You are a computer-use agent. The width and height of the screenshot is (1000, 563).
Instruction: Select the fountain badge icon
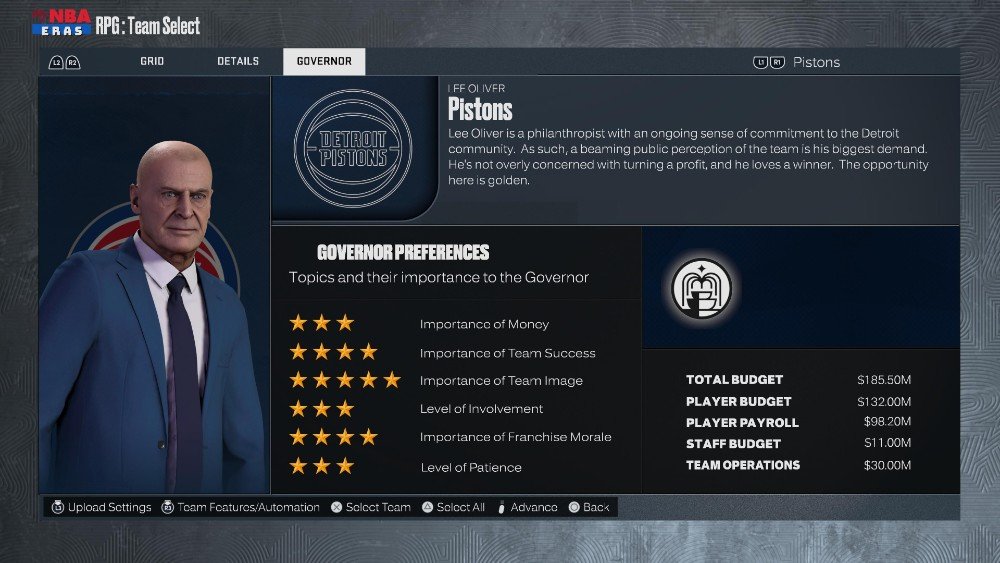click(x=701, y=289)
